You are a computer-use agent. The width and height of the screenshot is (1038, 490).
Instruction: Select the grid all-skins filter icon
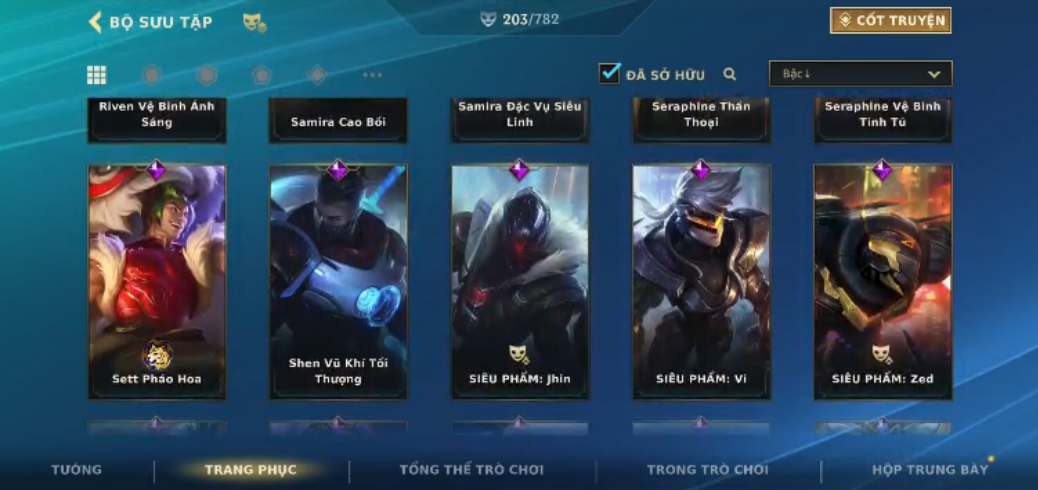pyautogui.click(x=97, y=75)
